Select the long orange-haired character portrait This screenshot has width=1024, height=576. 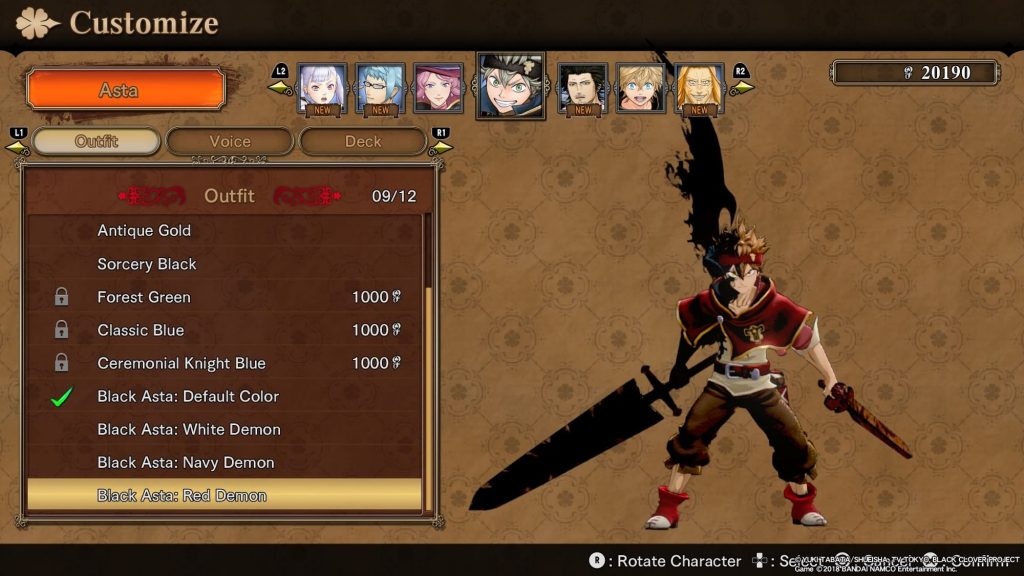pos(699,88)
